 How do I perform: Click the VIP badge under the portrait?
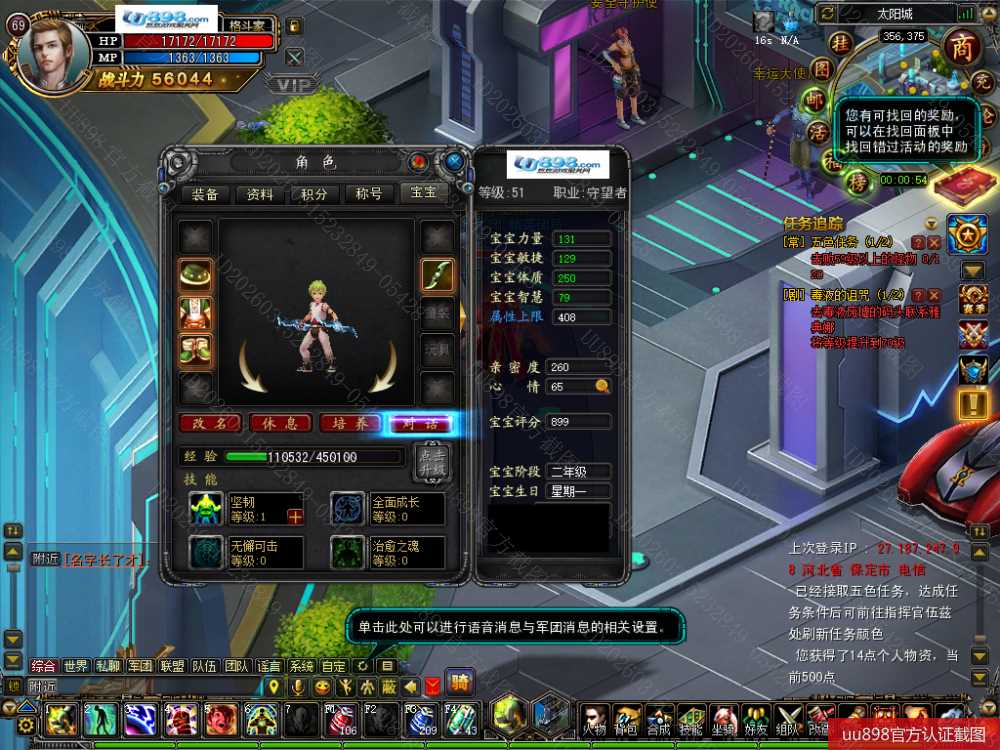pos(294,85)
